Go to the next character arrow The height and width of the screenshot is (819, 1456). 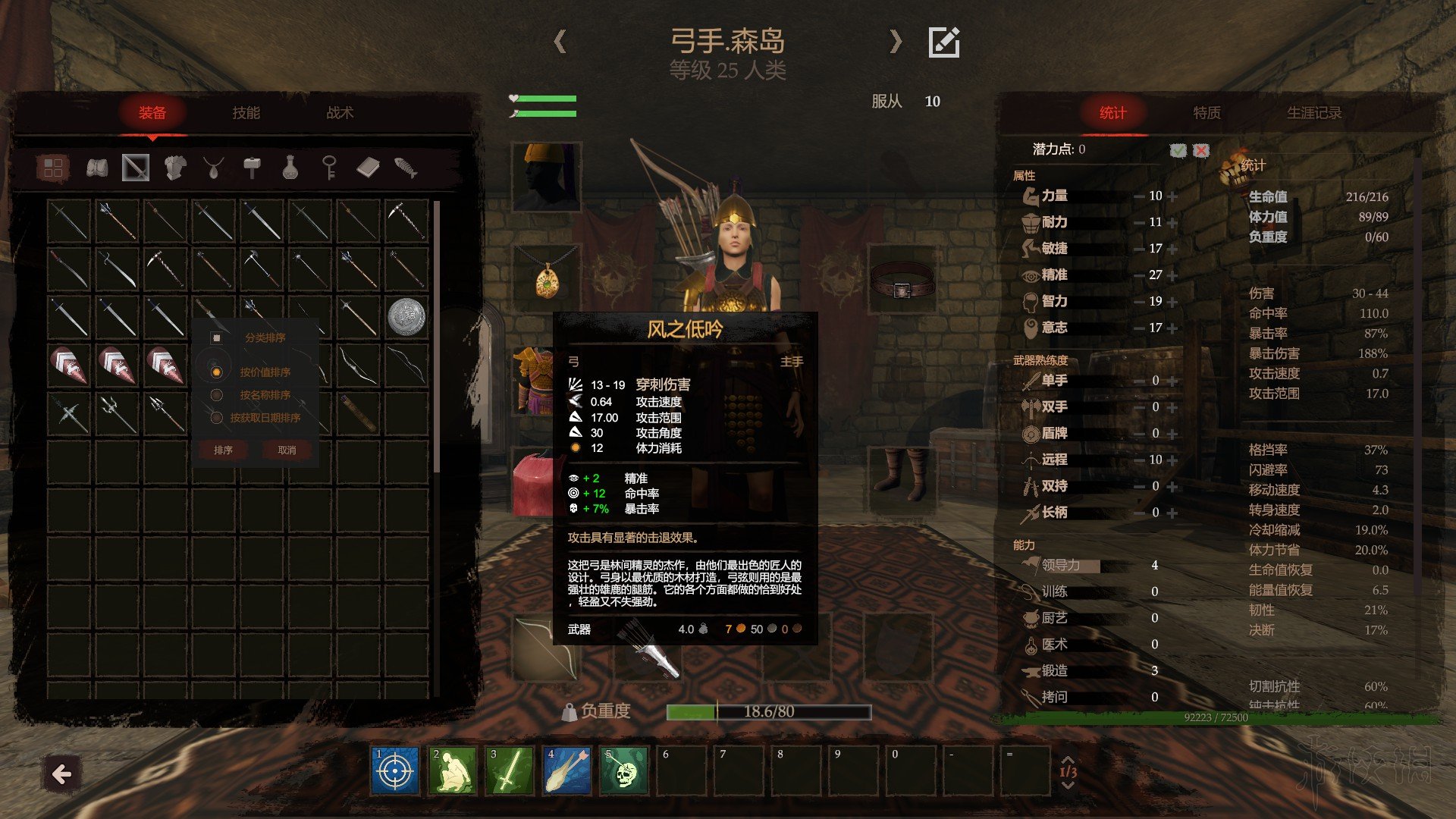coord(896,41)
